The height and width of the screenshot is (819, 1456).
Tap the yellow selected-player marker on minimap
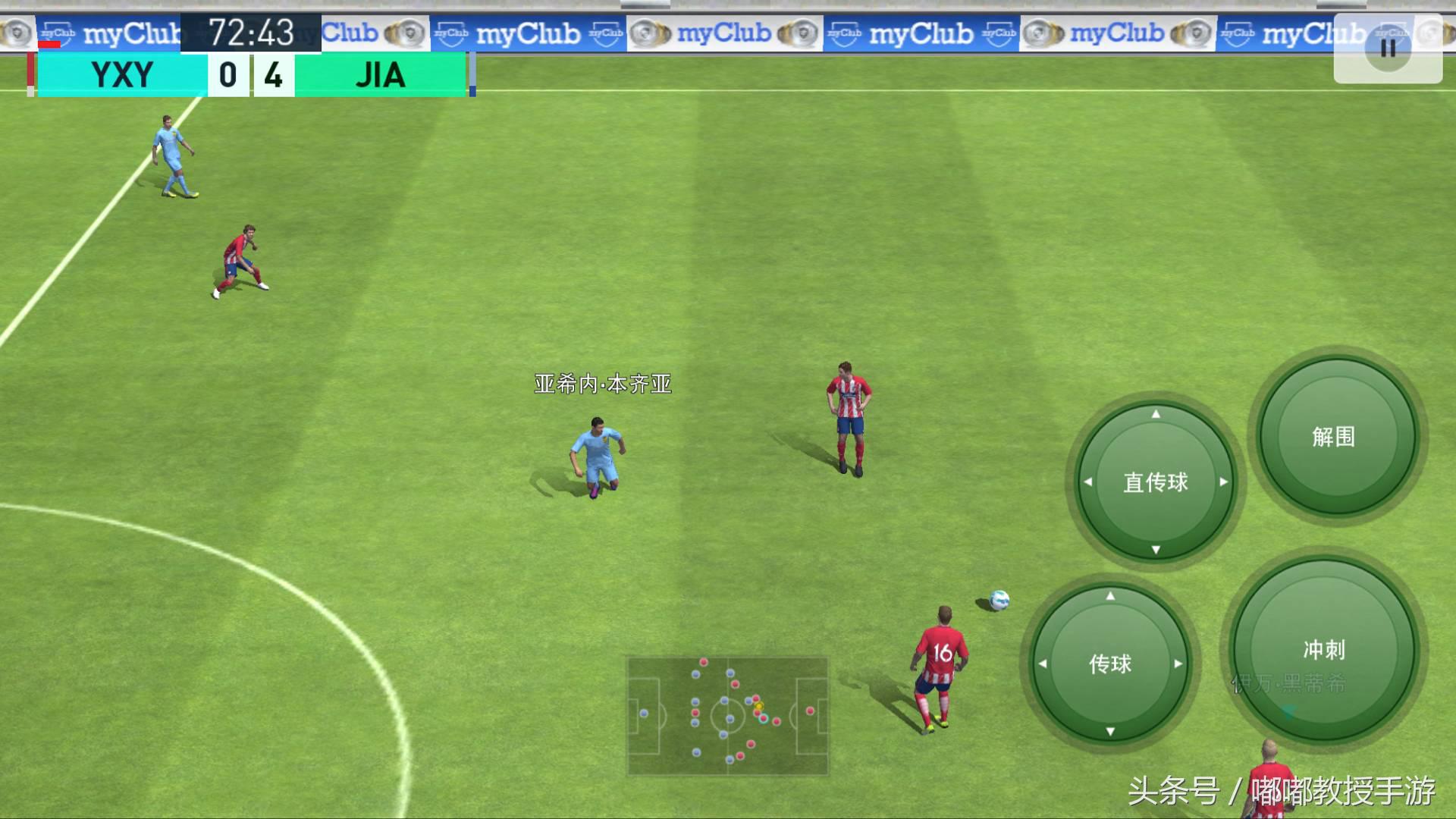pos(758,705)
